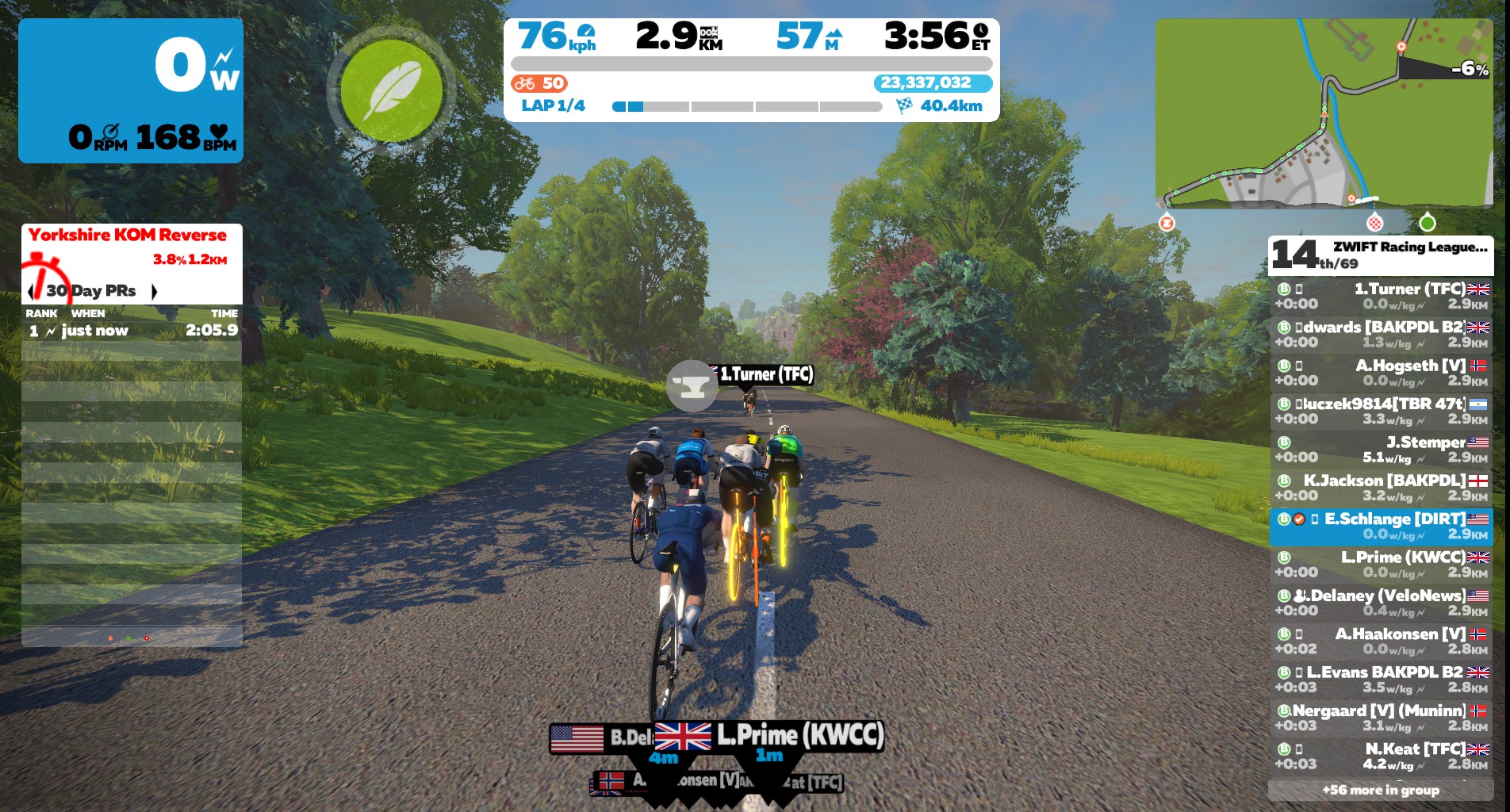Select the LAP 1/4 indicator

pos(554,105)
